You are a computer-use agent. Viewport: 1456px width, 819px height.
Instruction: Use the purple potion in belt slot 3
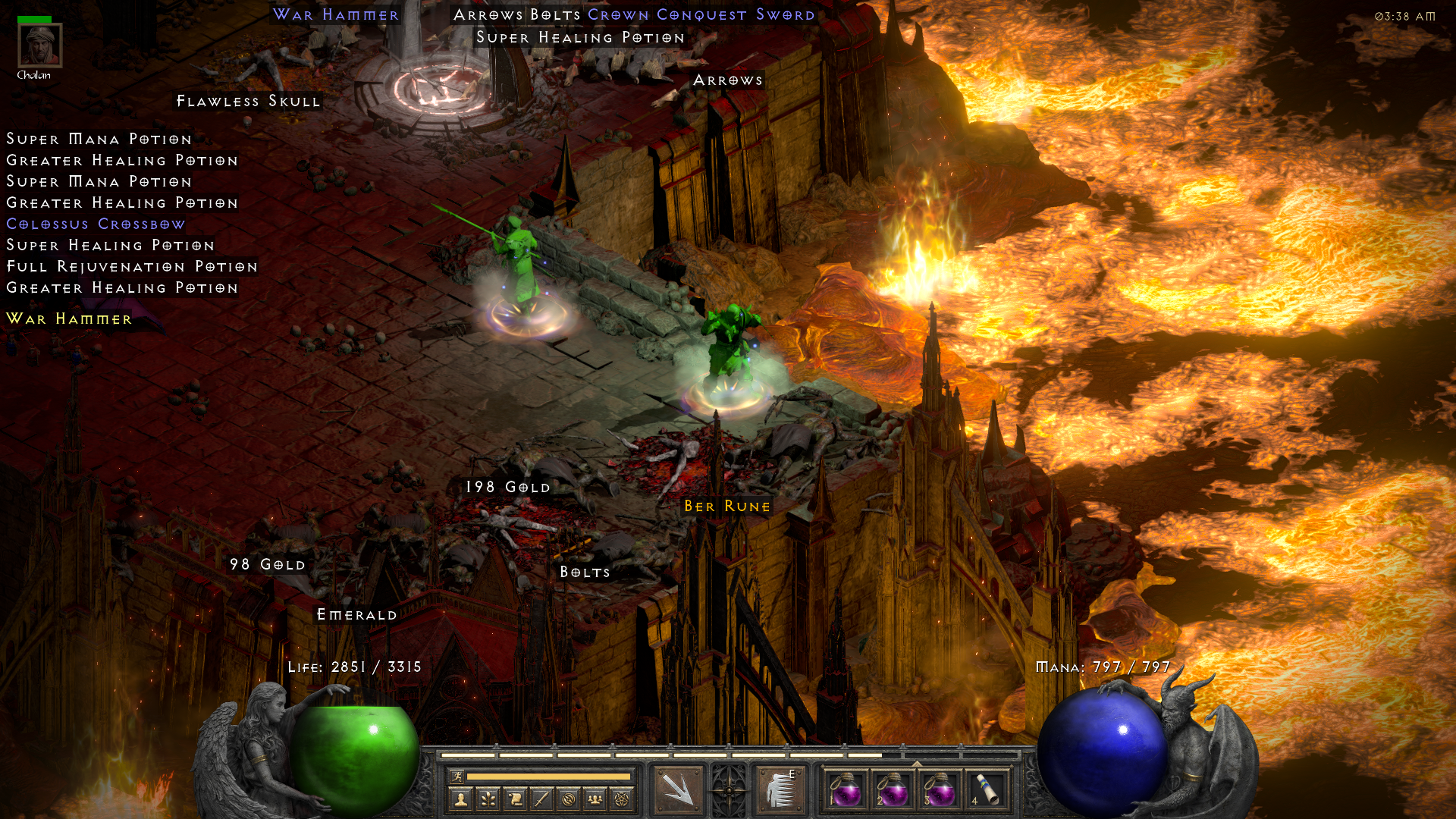tap(940, 789)
